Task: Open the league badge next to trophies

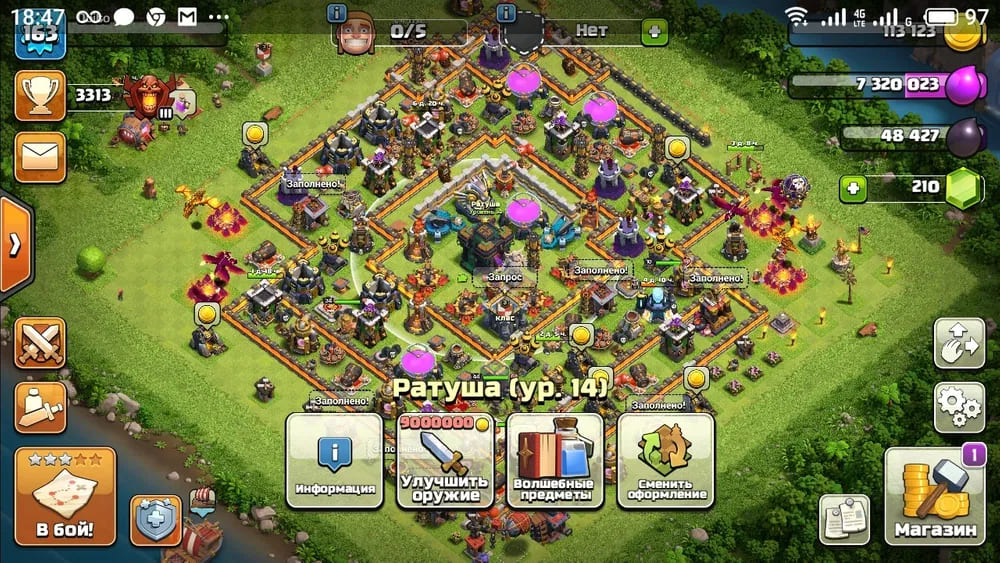Action: pyautogui.click(x=150, y=96)
